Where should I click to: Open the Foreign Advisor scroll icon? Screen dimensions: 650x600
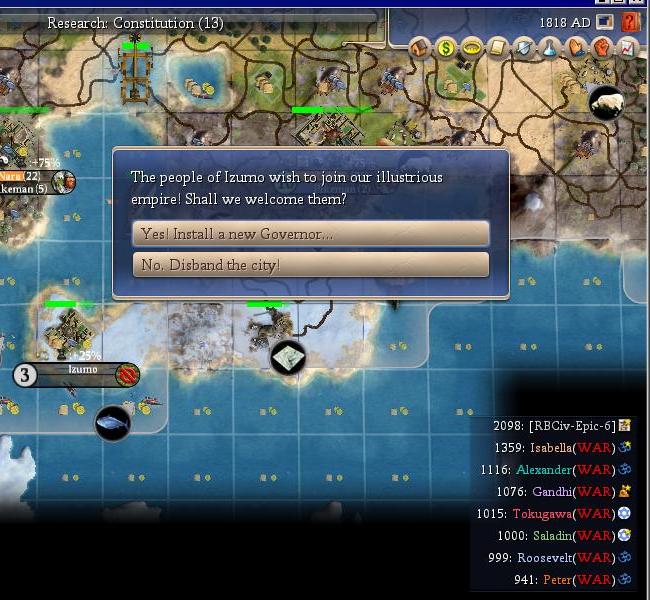[498, 47]
